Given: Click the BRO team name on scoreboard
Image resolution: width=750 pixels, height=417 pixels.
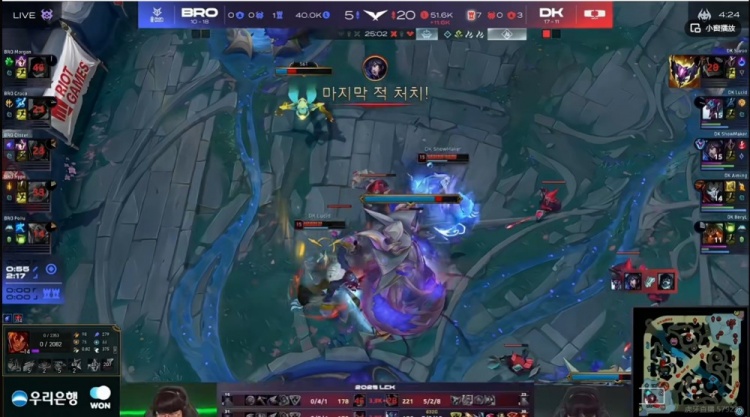Looking at the screenshot, I should [x=201, y=13].
